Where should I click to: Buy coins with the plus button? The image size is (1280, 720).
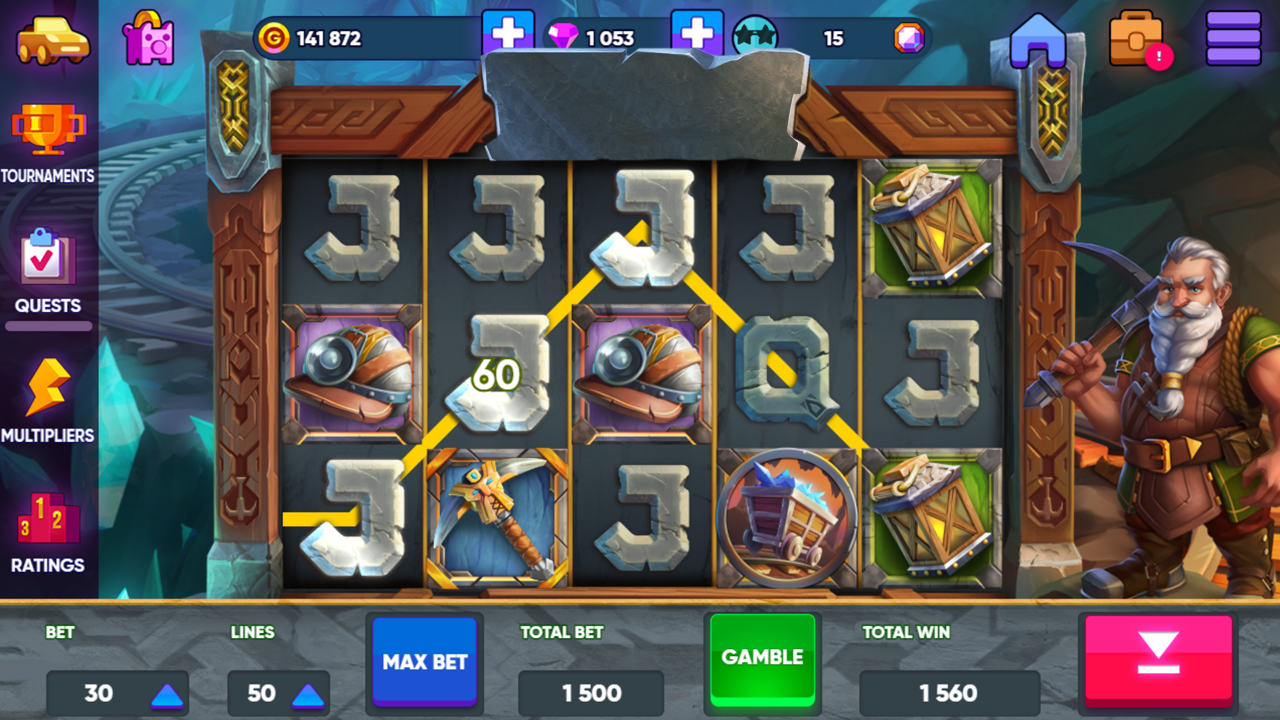[x=508, y=33]
